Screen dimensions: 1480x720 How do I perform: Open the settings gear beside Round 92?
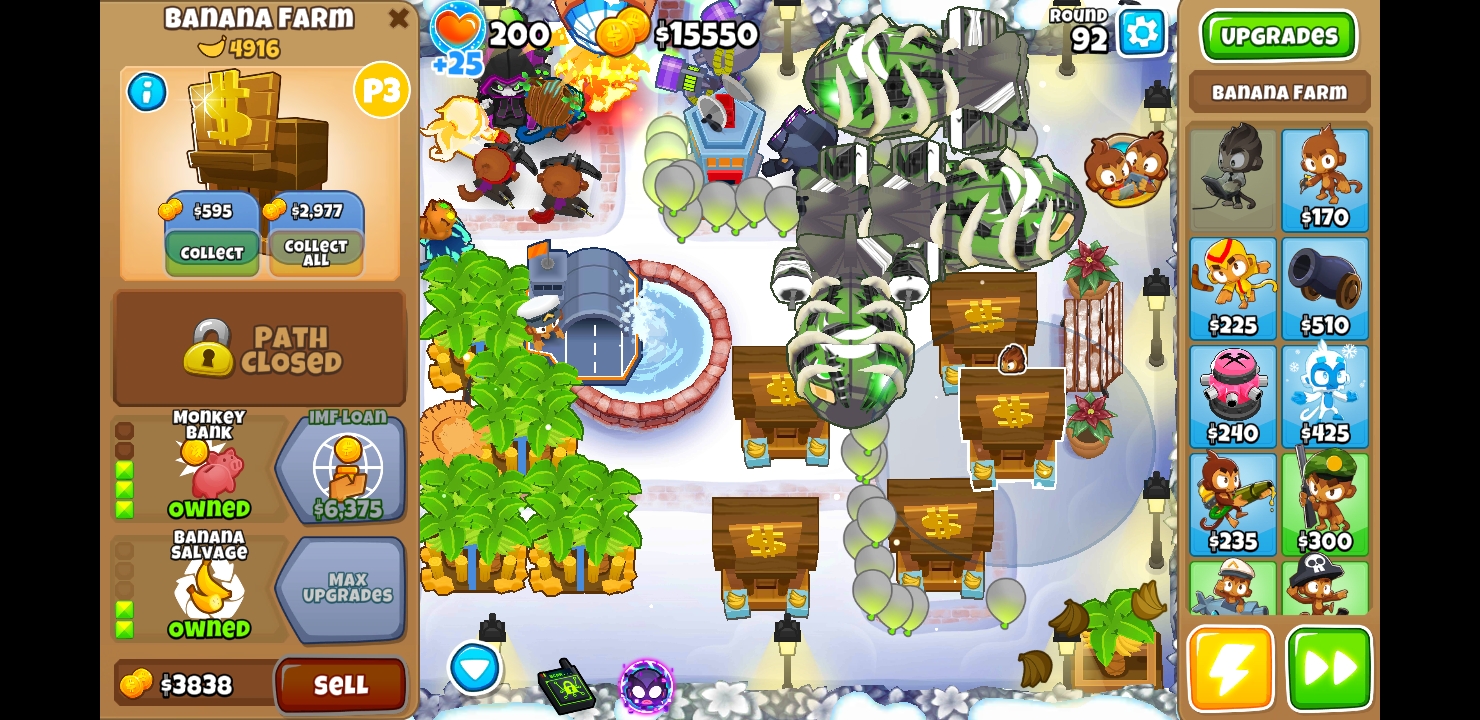point(1141,33)
